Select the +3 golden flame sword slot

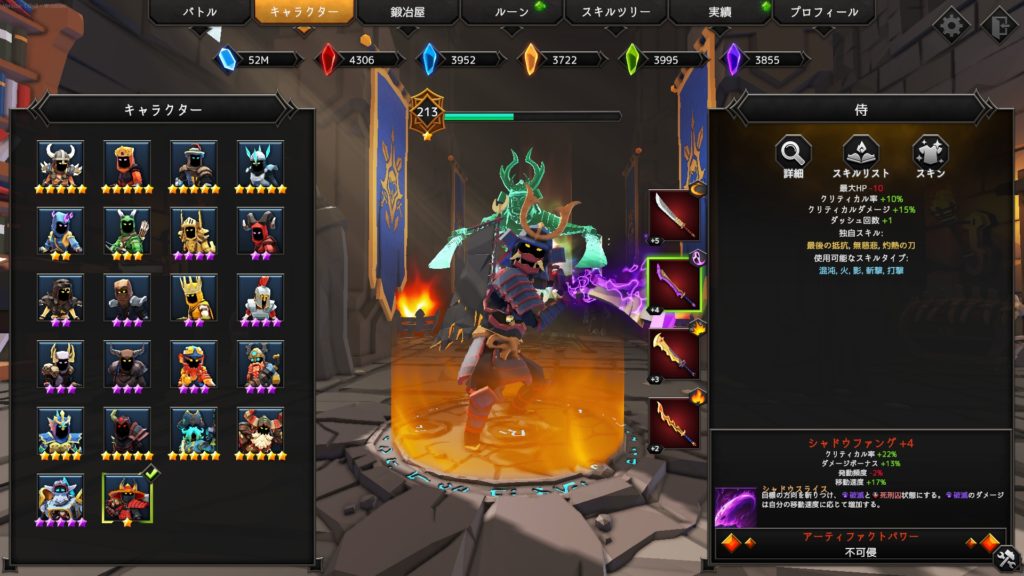[672, 354]
